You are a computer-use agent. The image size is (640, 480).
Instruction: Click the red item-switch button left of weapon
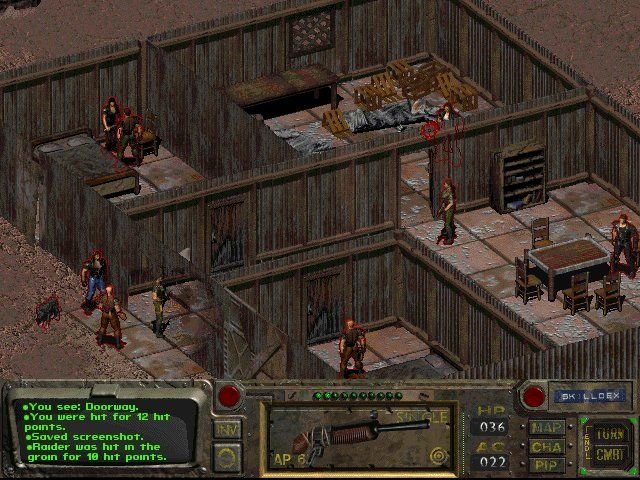(x=232, y=395)
